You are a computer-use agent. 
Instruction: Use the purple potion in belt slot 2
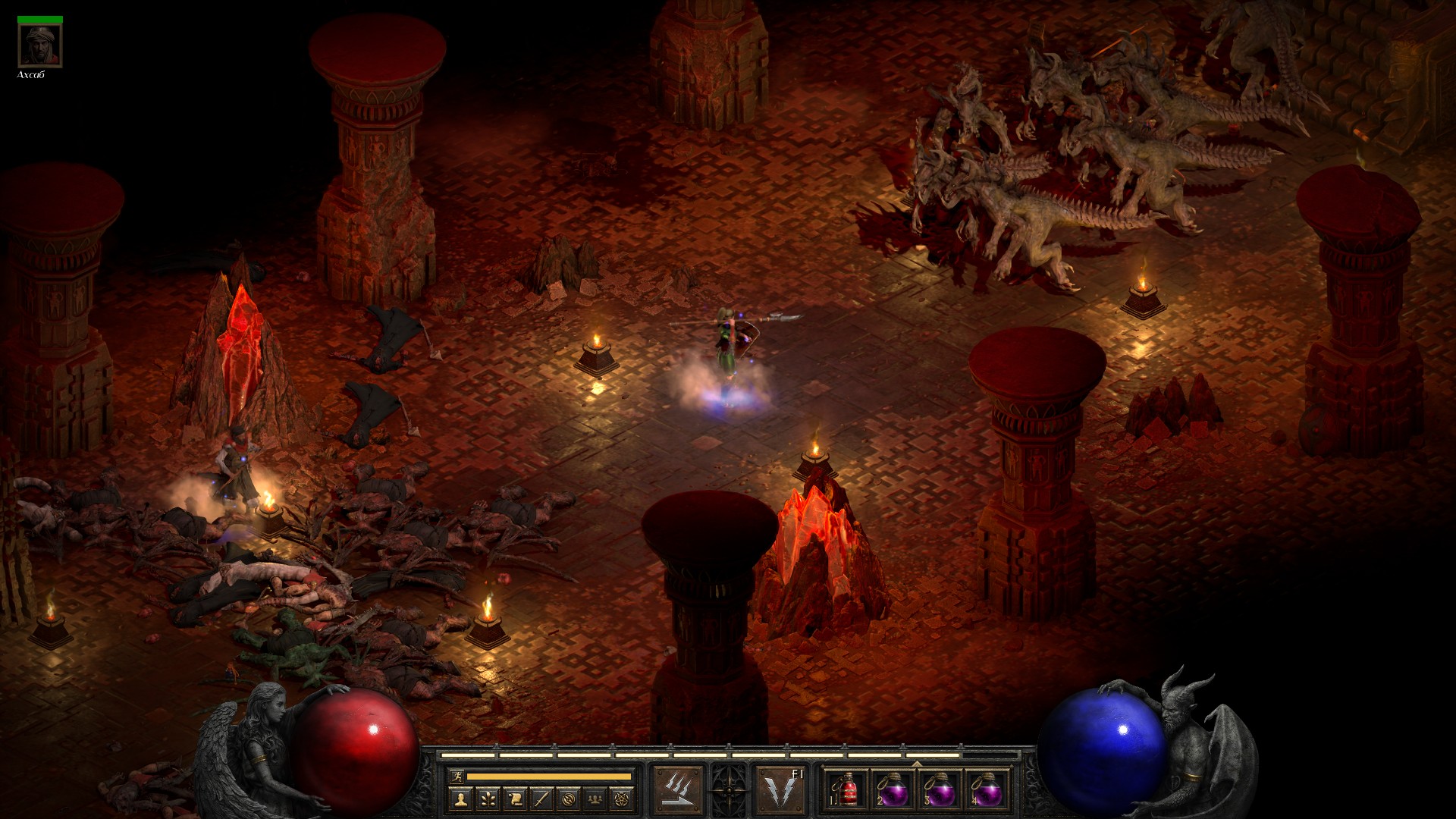point(893,790)
